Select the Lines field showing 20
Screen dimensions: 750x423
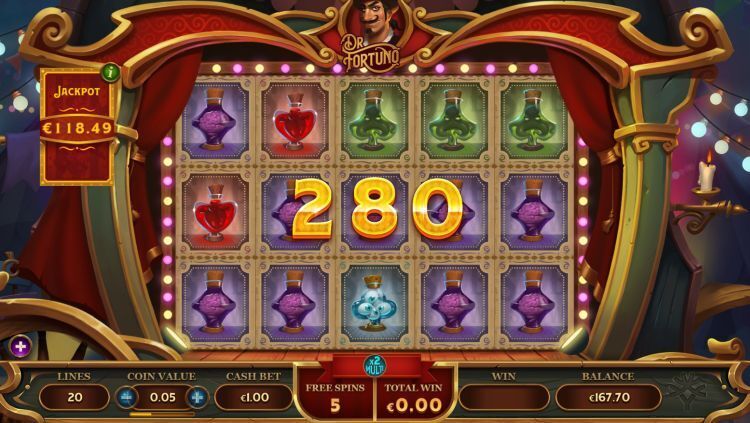point(74,397)
